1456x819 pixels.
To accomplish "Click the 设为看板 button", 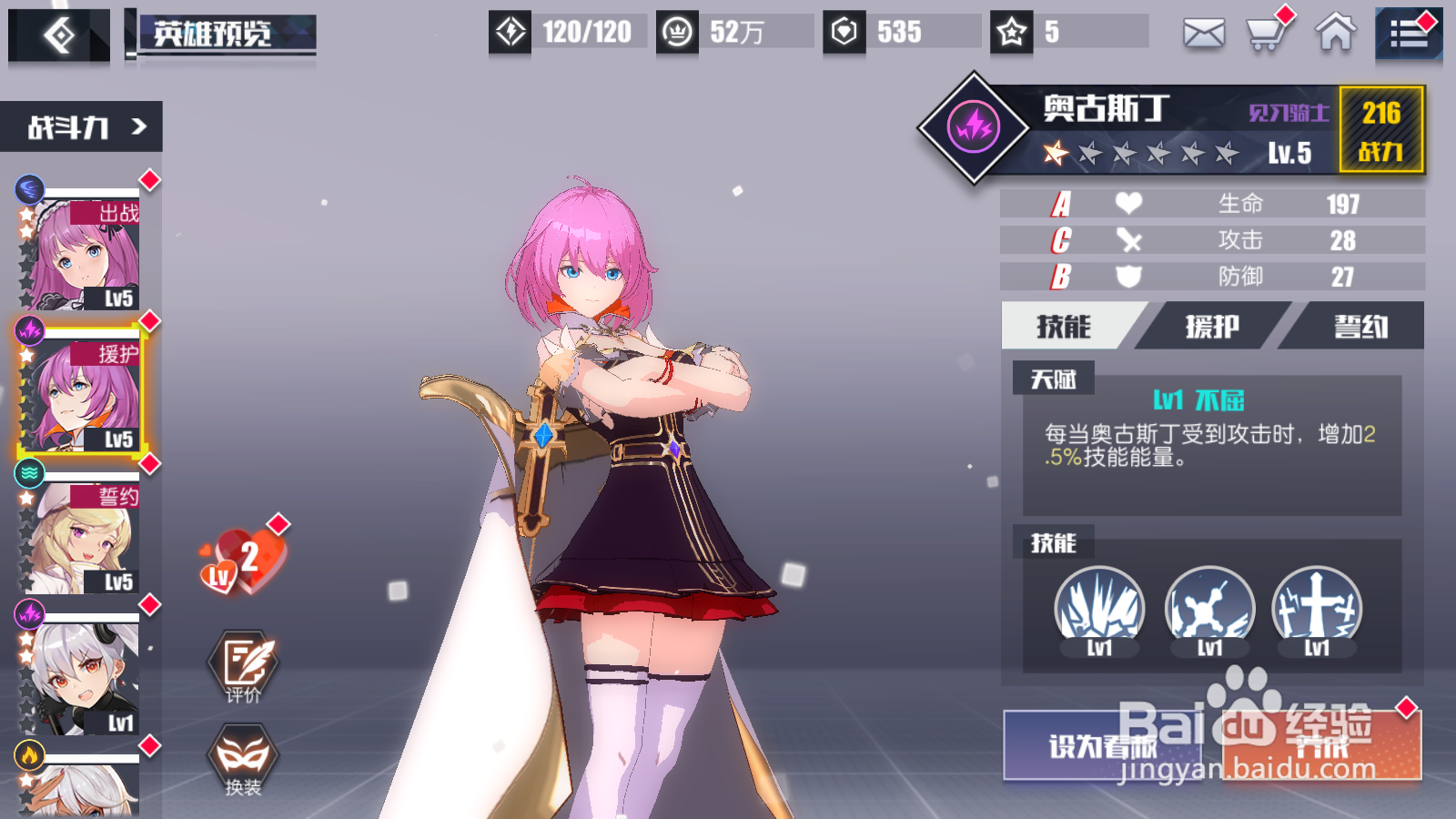I will (1102, 746).
